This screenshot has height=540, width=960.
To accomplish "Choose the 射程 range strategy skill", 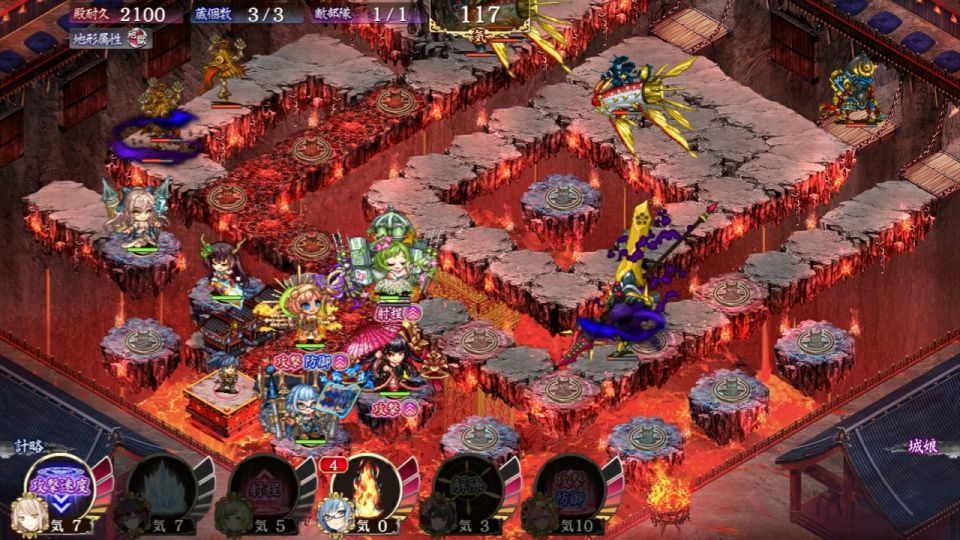I will coord(263,487).
